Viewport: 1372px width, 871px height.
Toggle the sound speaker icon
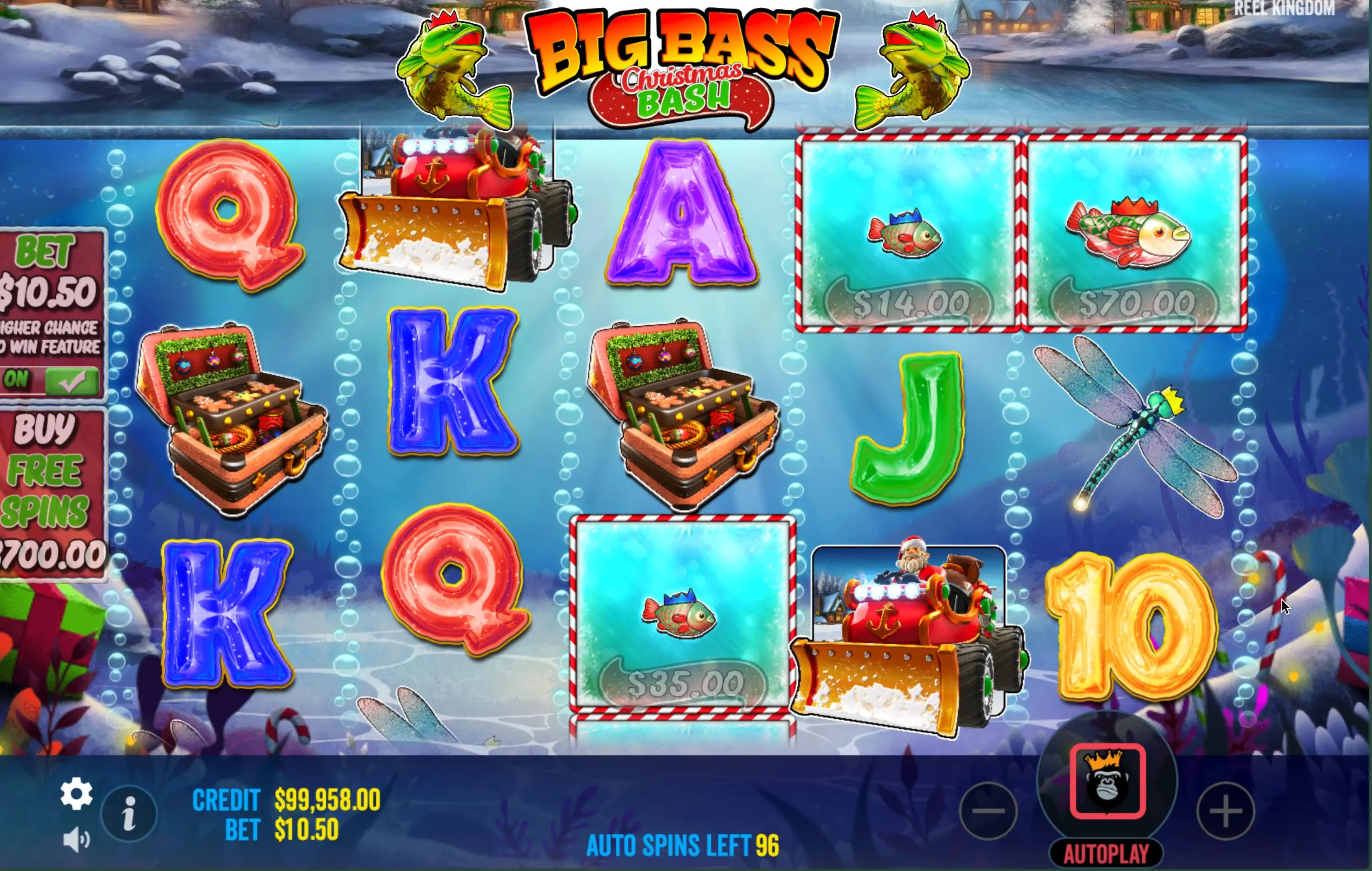click(76, 840)
